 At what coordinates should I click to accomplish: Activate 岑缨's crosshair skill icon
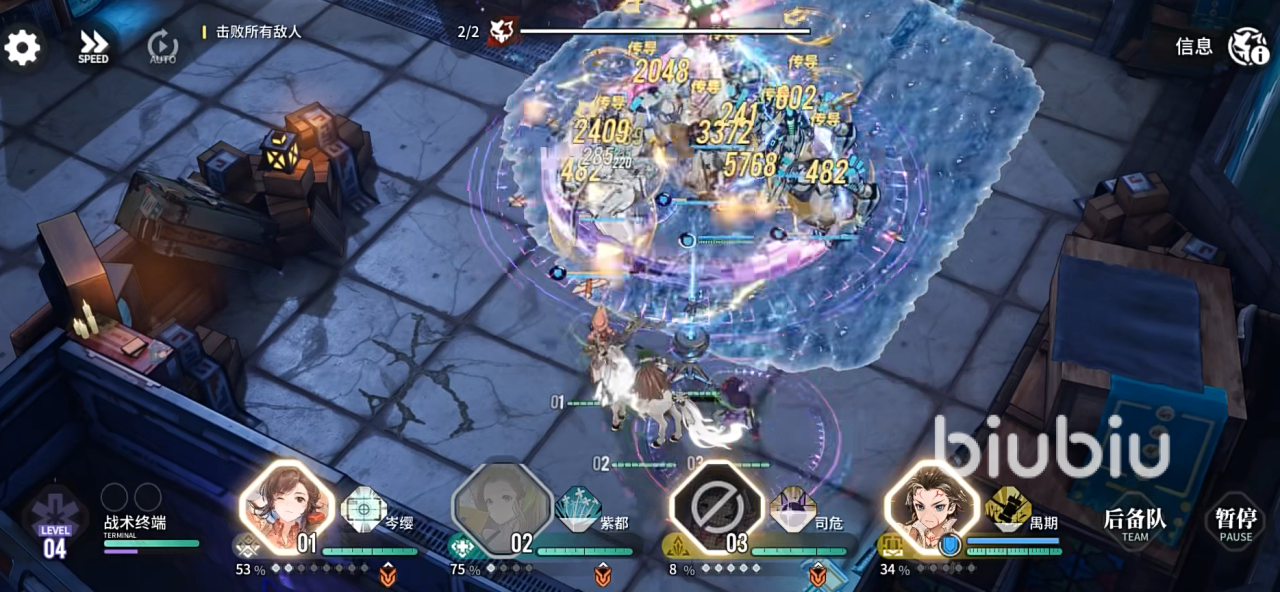click(364, 509)
